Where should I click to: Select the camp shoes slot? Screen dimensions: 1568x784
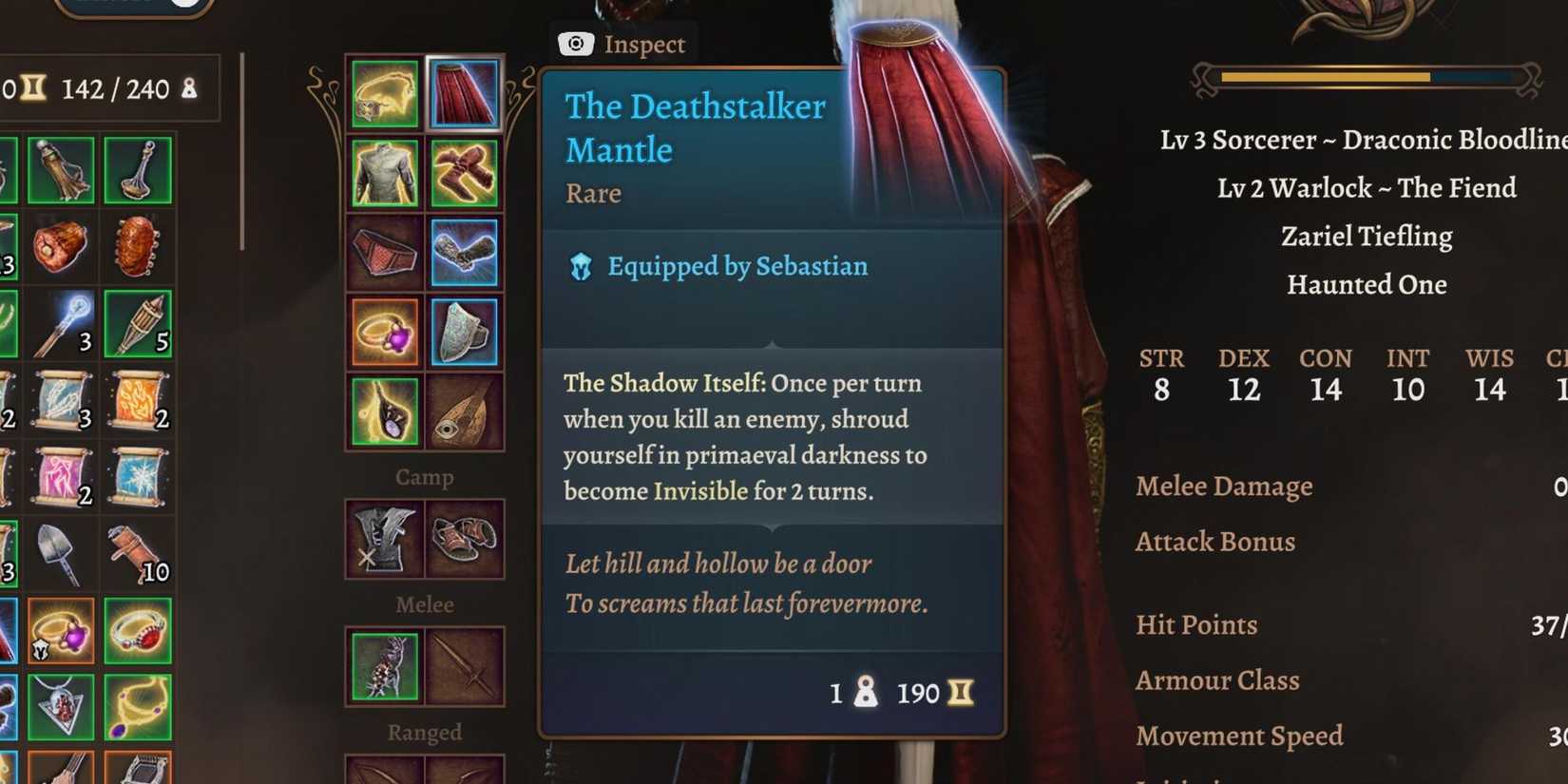465,537
